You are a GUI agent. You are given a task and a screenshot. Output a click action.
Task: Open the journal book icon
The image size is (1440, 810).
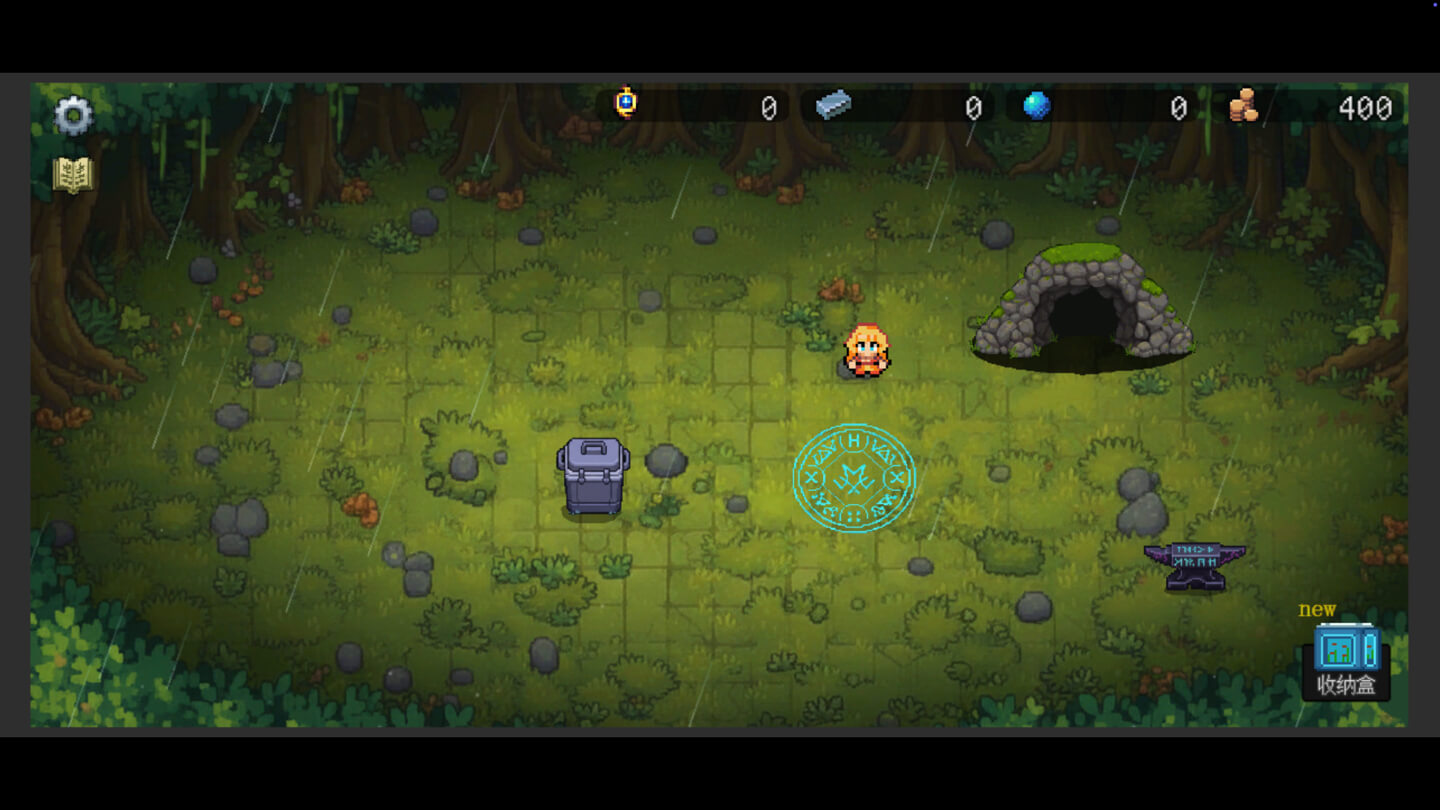click(73, 175)
